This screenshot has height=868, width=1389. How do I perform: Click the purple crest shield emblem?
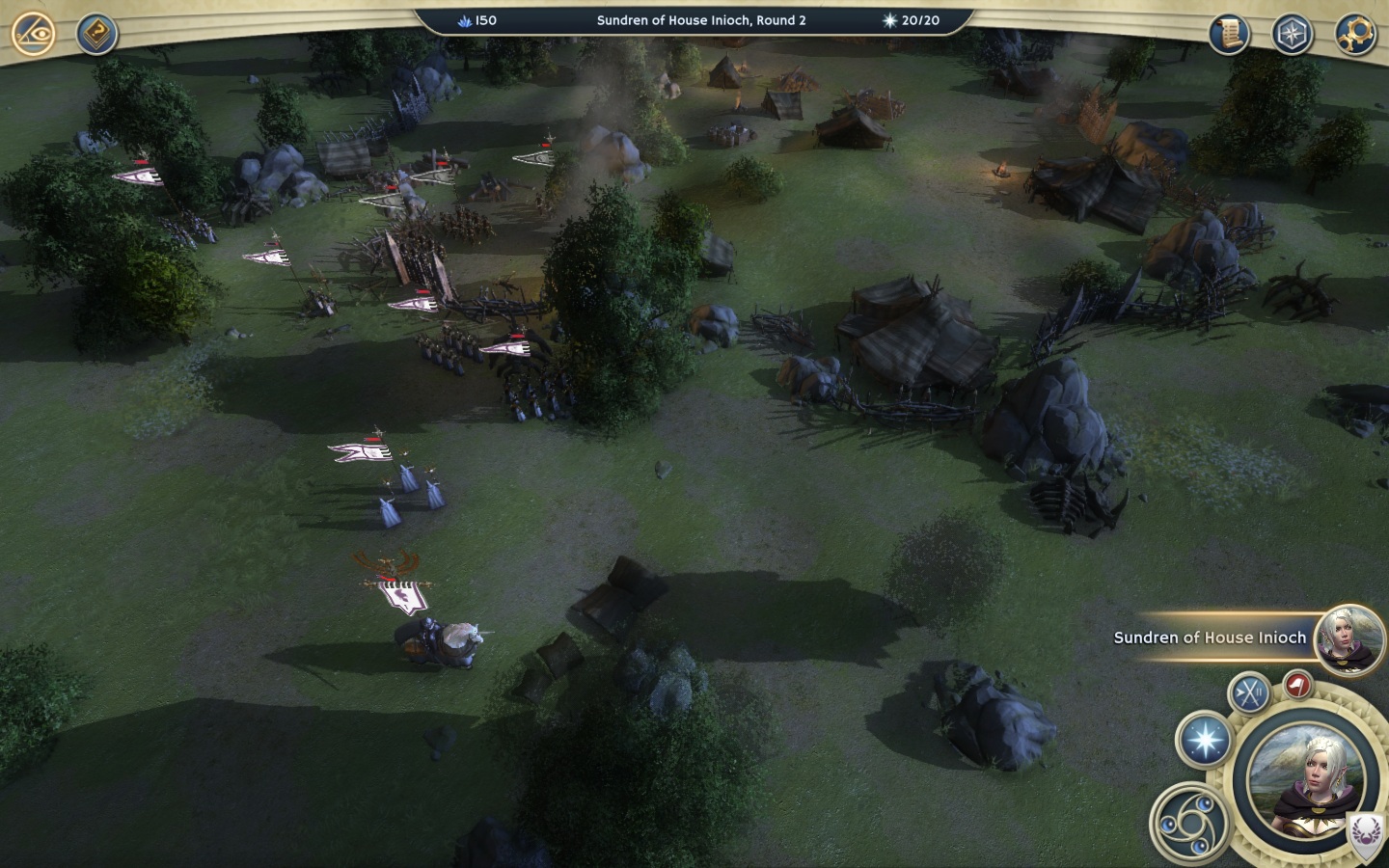click(x=1365, y=832)
